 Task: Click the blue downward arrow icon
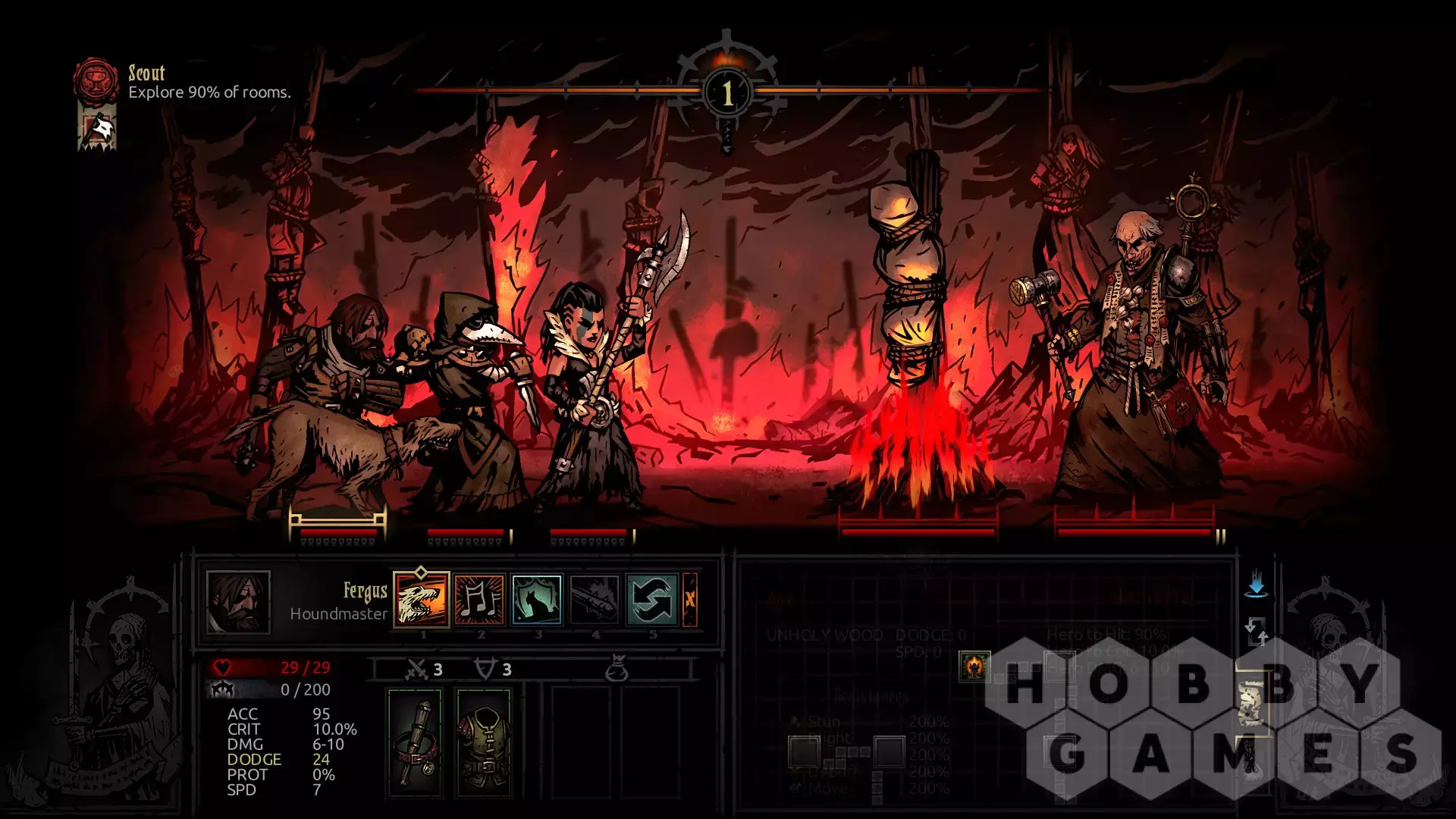1256,584
